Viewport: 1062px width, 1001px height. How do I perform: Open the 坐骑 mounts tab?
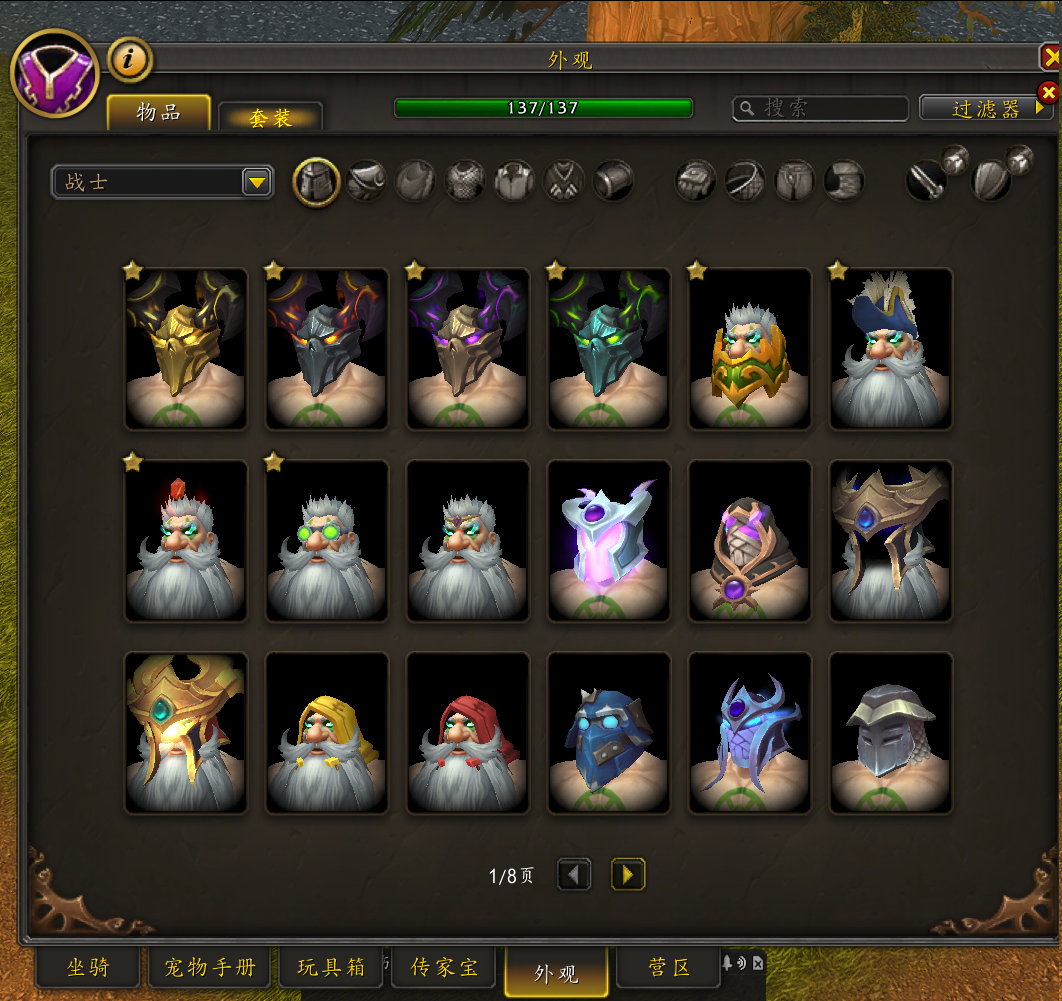[88, 967]
